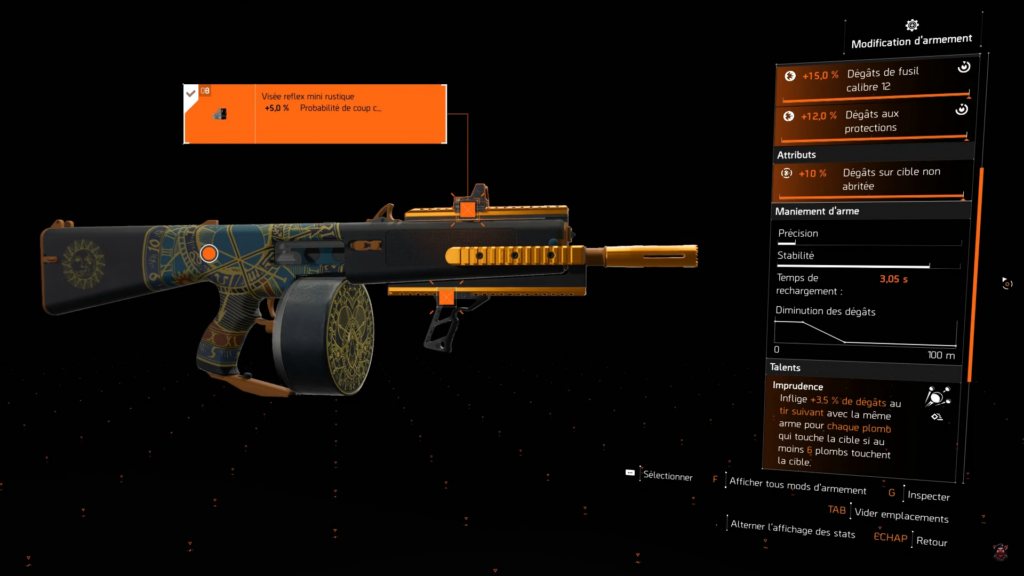Select the Dégâts aux protections stat row

[x=873, y=121]
